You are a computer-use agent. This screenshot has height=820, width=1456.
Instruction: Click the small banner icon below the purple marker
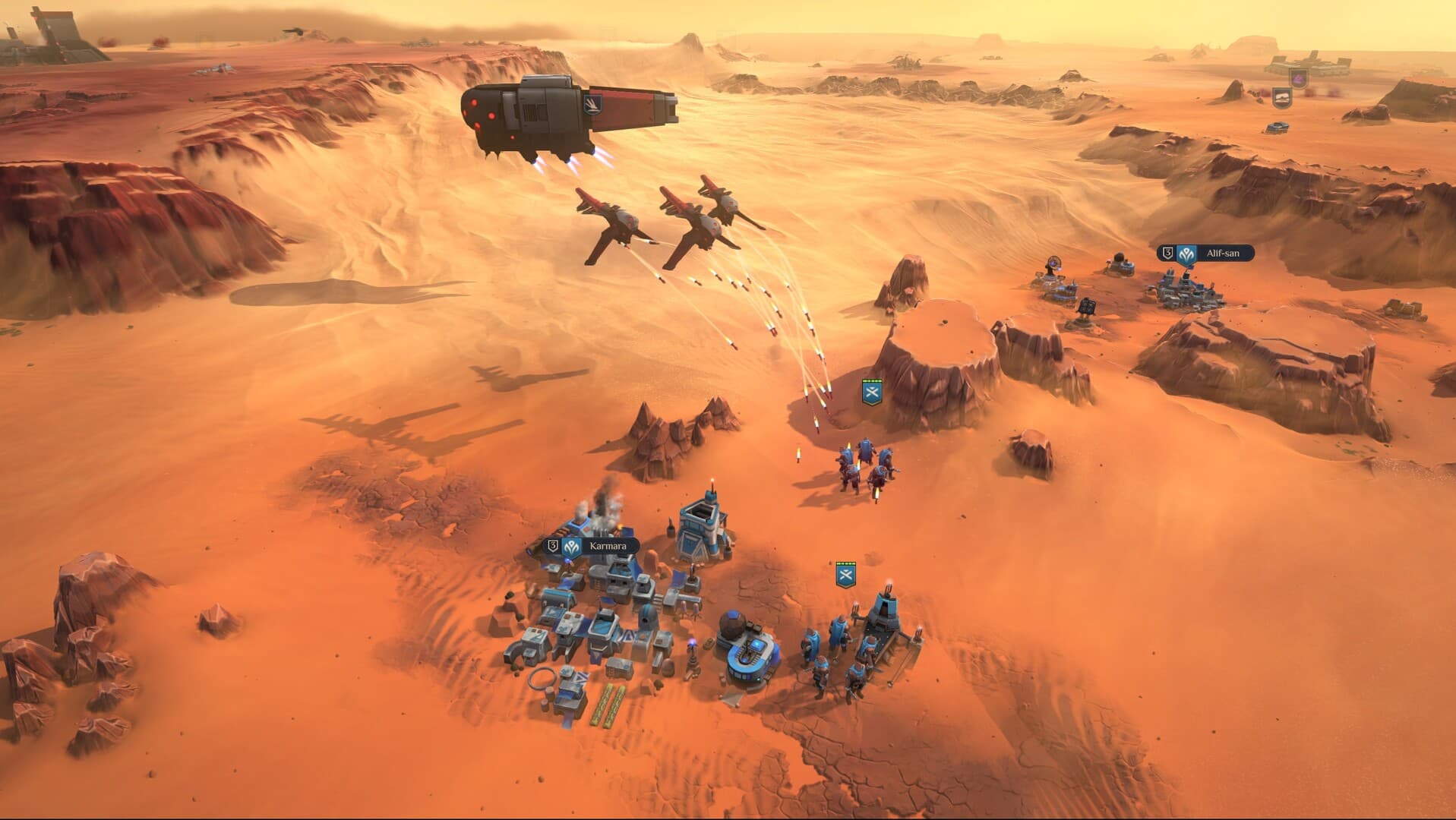point(1282,98)
